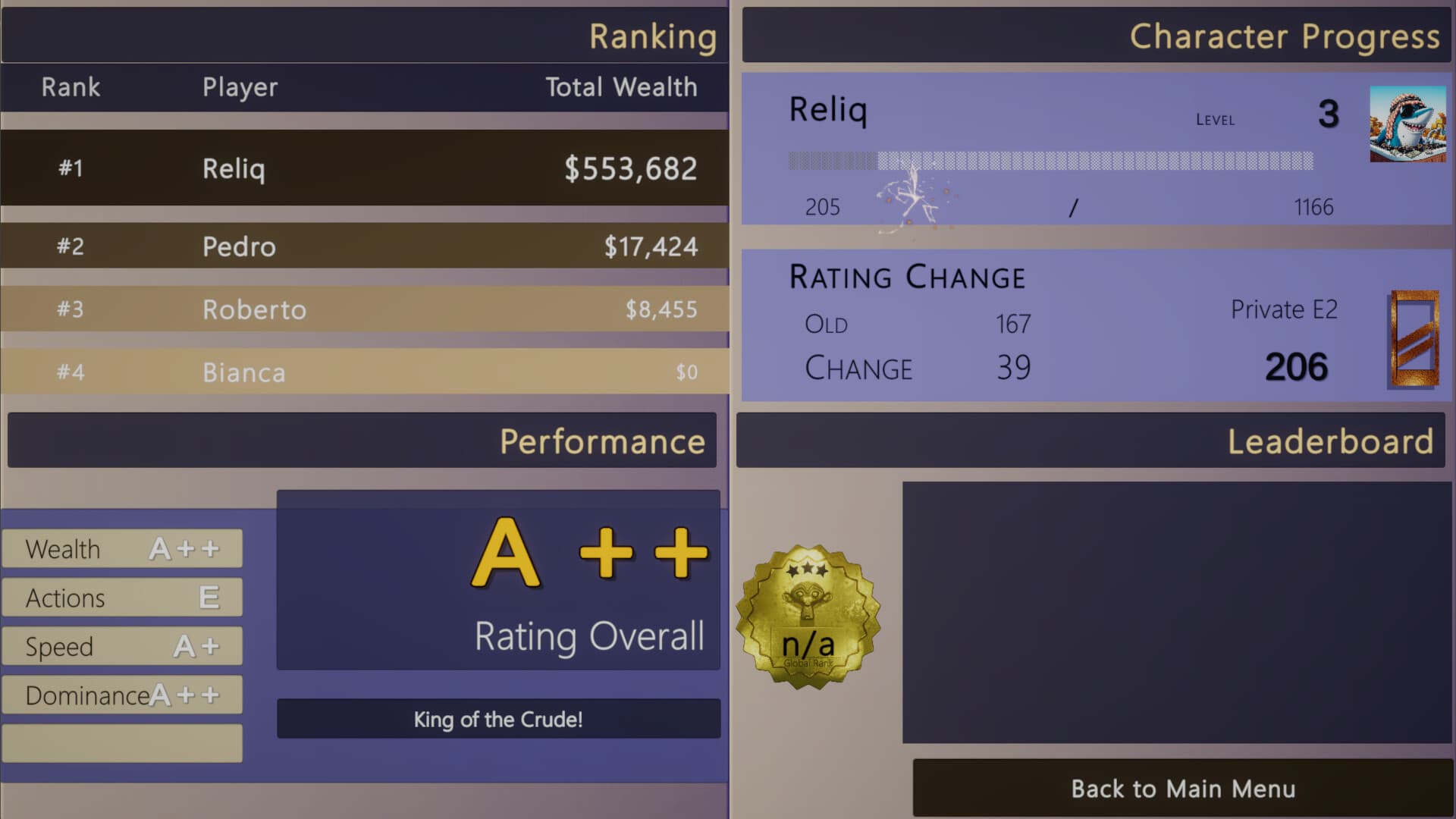Image resolution: width=1456 pixels, height=819 pixels.
Task: Open the Ranking panel header
Action: click(x=652, y=36)
